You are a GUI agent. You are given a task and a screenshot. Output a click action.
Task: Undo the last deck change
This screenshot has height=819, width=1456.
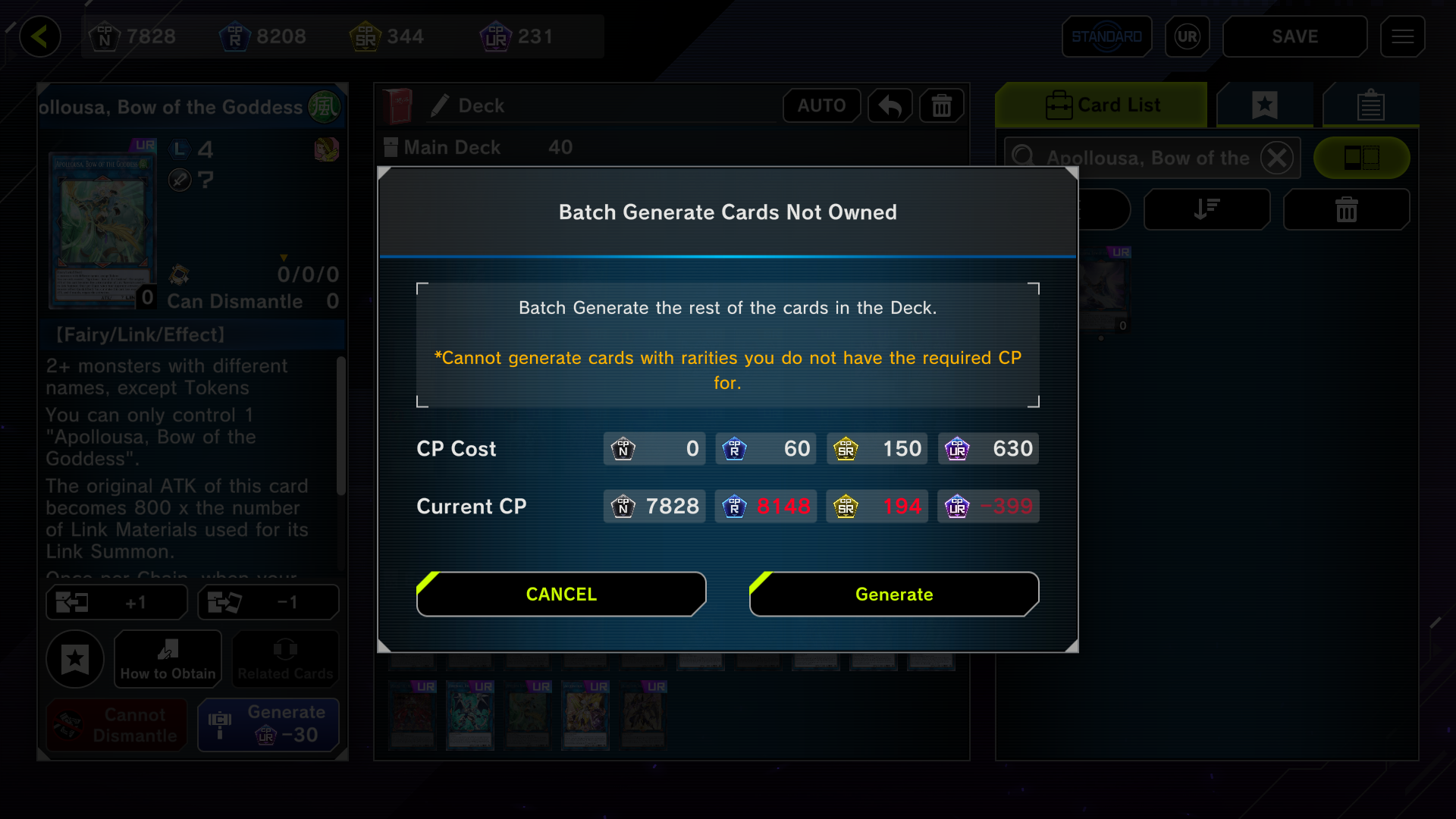click(890, 105)
